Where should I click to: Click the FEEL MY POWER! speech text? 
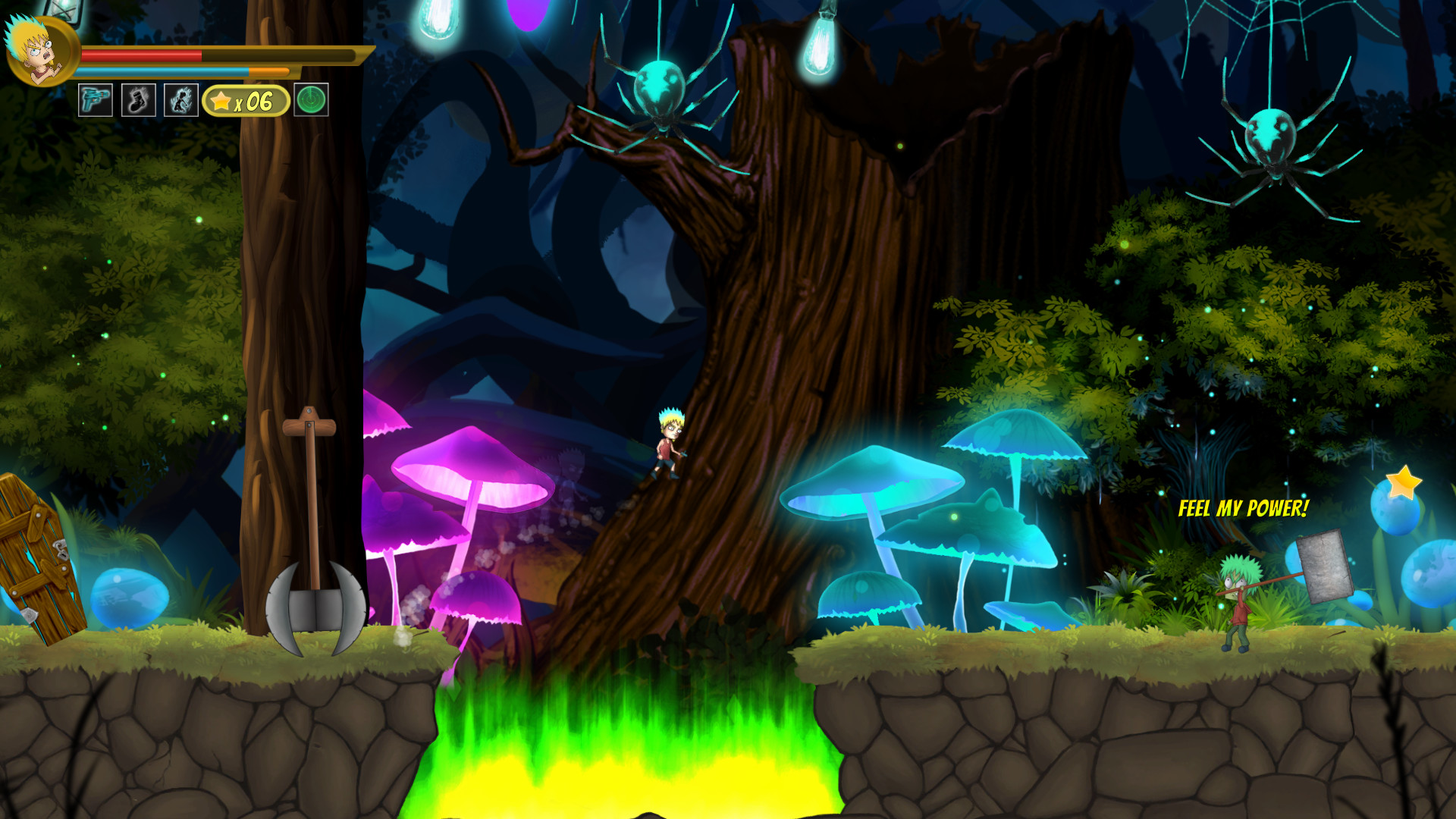pos(1244,510)
